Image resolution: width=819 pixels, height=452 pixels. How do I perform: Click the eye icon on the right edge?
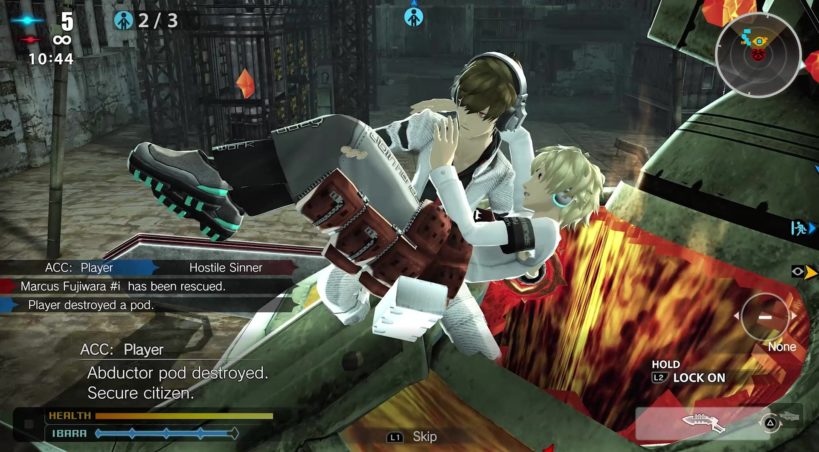[x=799, y=270]
